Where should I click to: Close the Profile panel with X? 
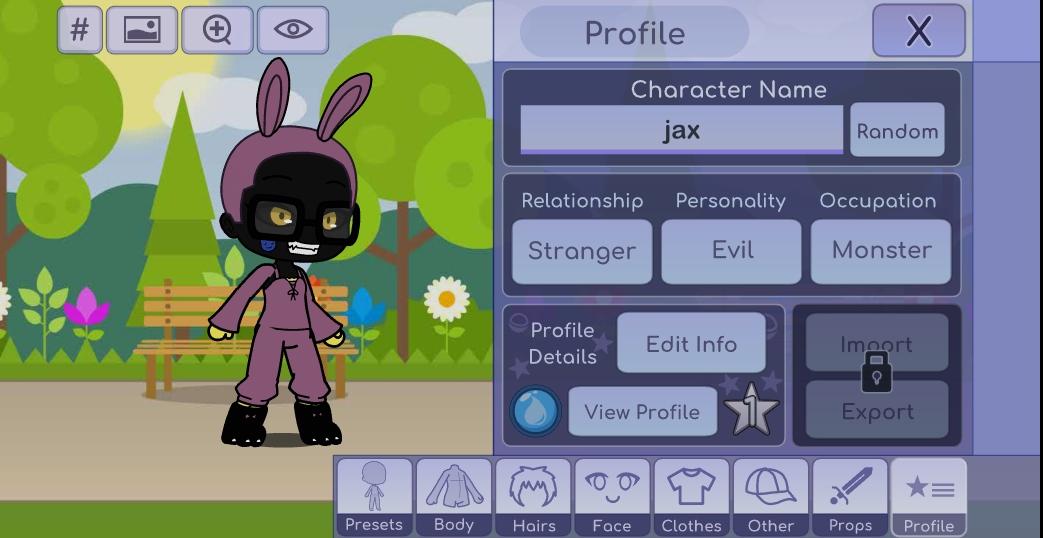(918, 31)
